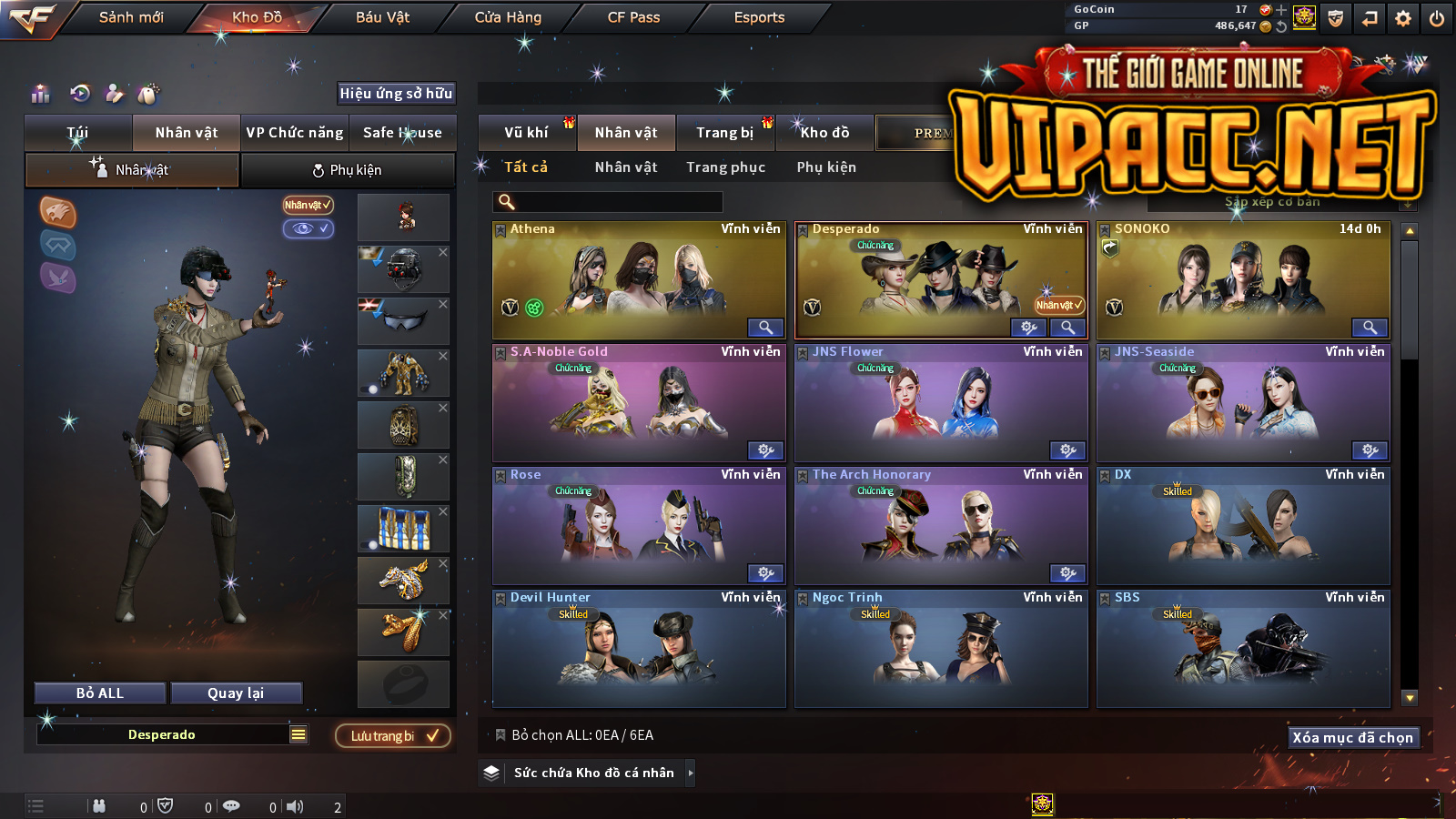Filter by Trang phục category
The image size is (1456, 819).
point(725,167)
